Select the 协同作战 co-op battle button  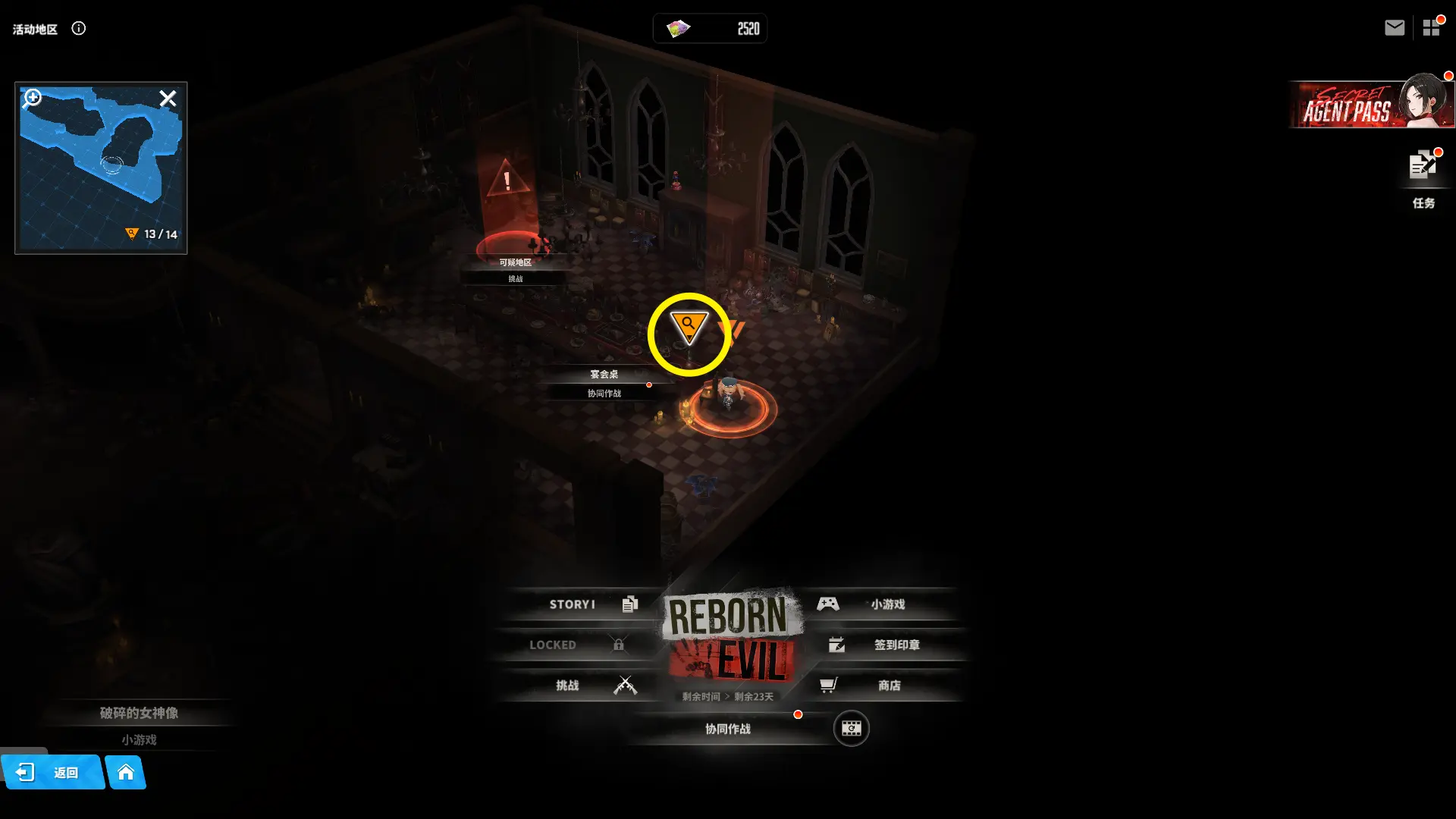pos(728,729)
